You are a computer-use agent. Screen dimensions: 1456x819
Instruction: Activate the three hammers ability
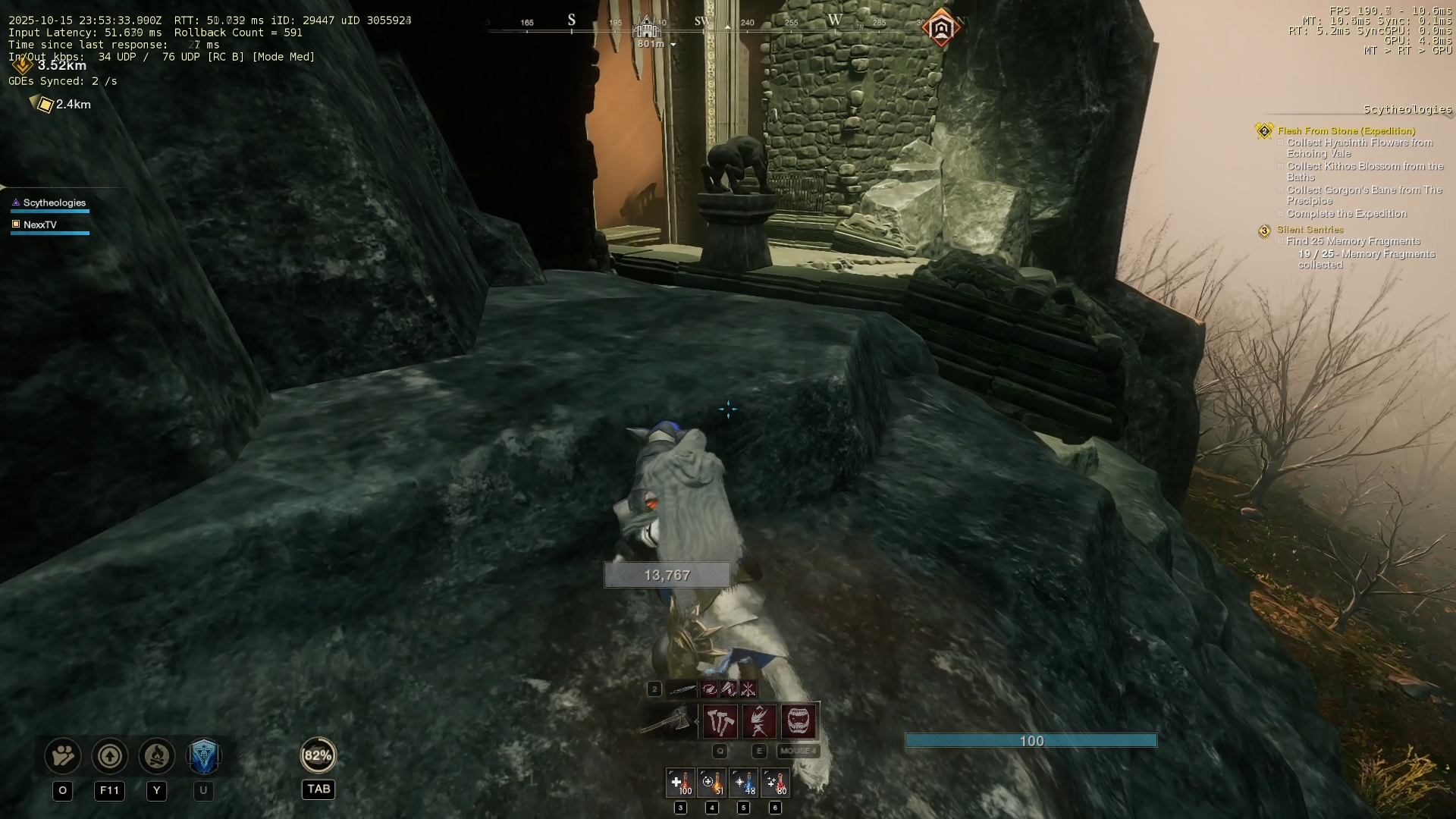720,721
